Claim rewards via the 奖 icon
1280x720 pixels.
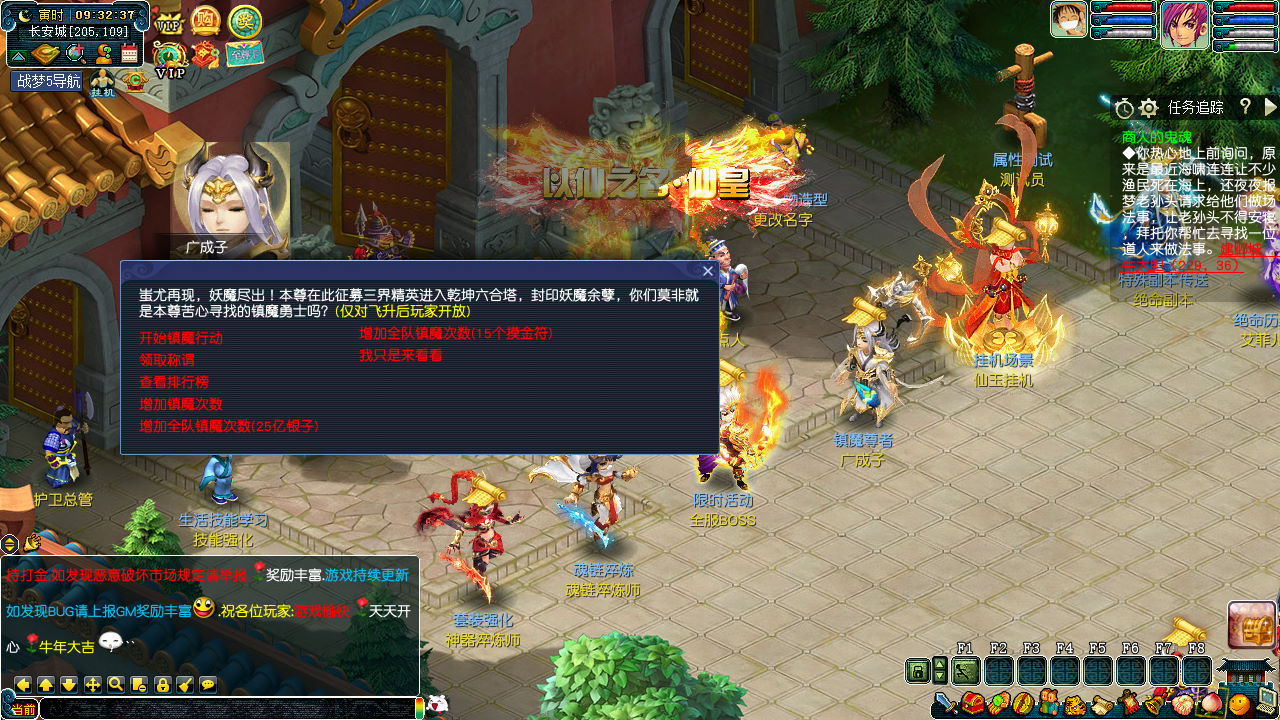pos(244,21)
